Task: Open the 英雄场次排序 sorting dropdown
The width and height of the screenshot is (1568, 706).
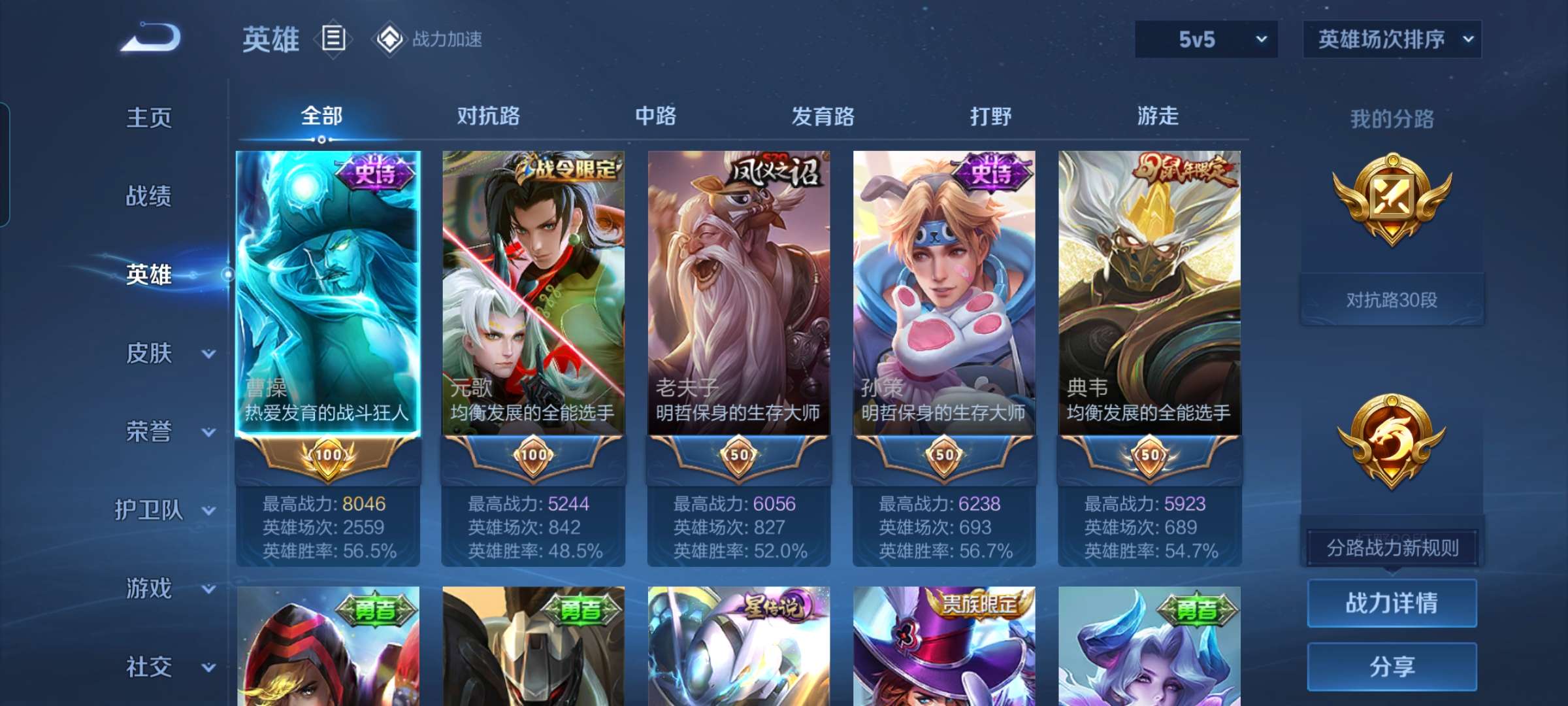Action: pos(1392,39)
